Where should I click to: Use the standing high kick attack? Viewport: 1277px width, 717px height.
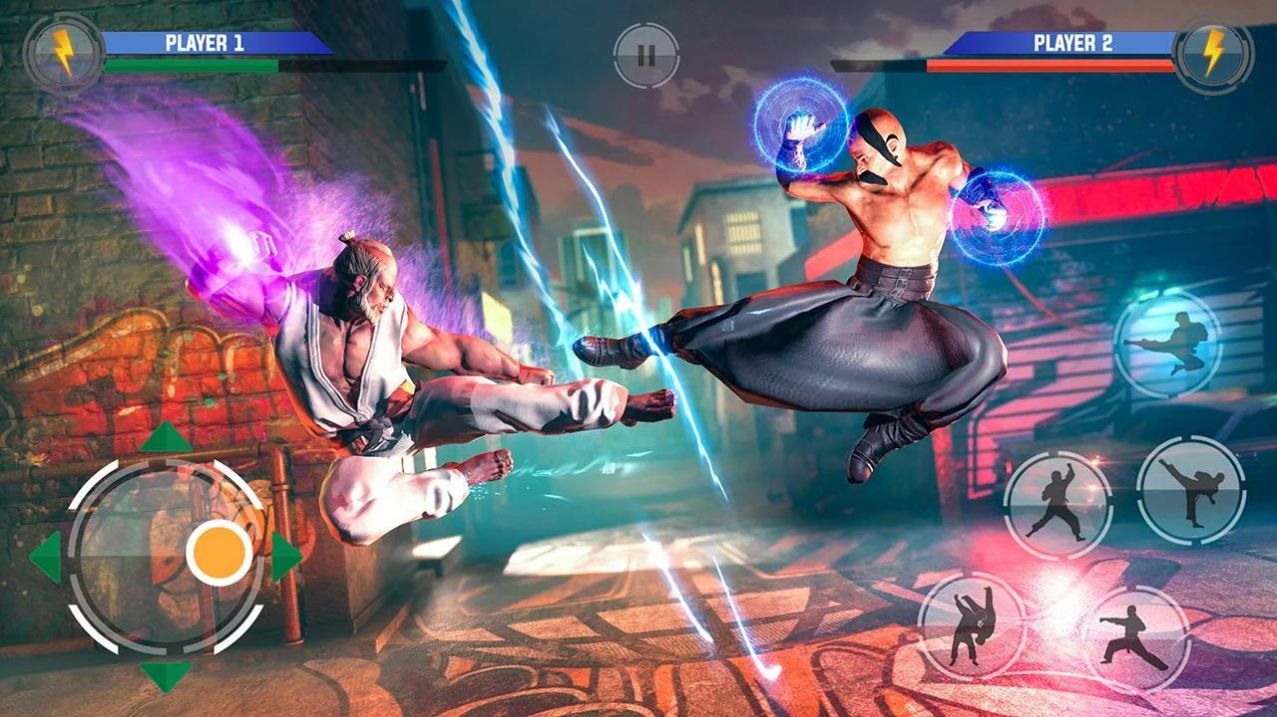click(x=1191, y=490)
